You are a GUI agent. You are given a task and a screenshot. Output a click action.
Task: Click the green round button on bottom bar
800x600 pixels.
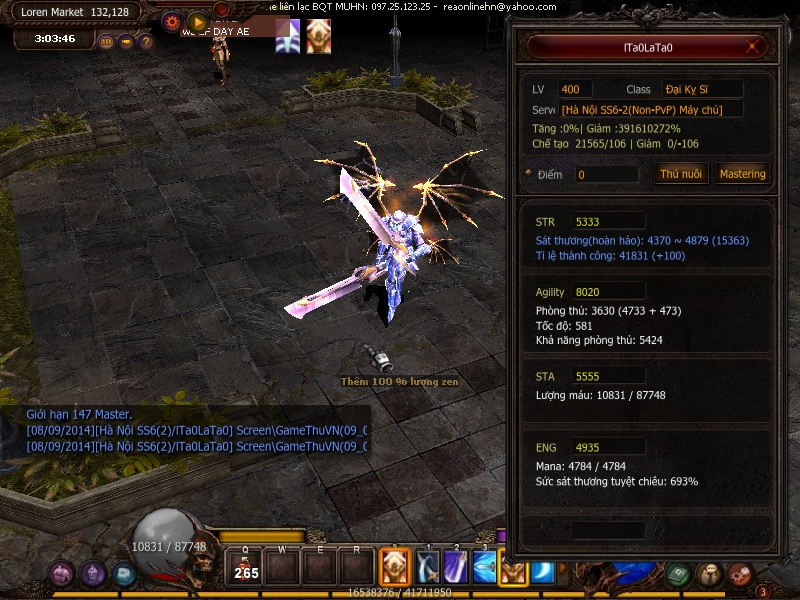point(680,574)
